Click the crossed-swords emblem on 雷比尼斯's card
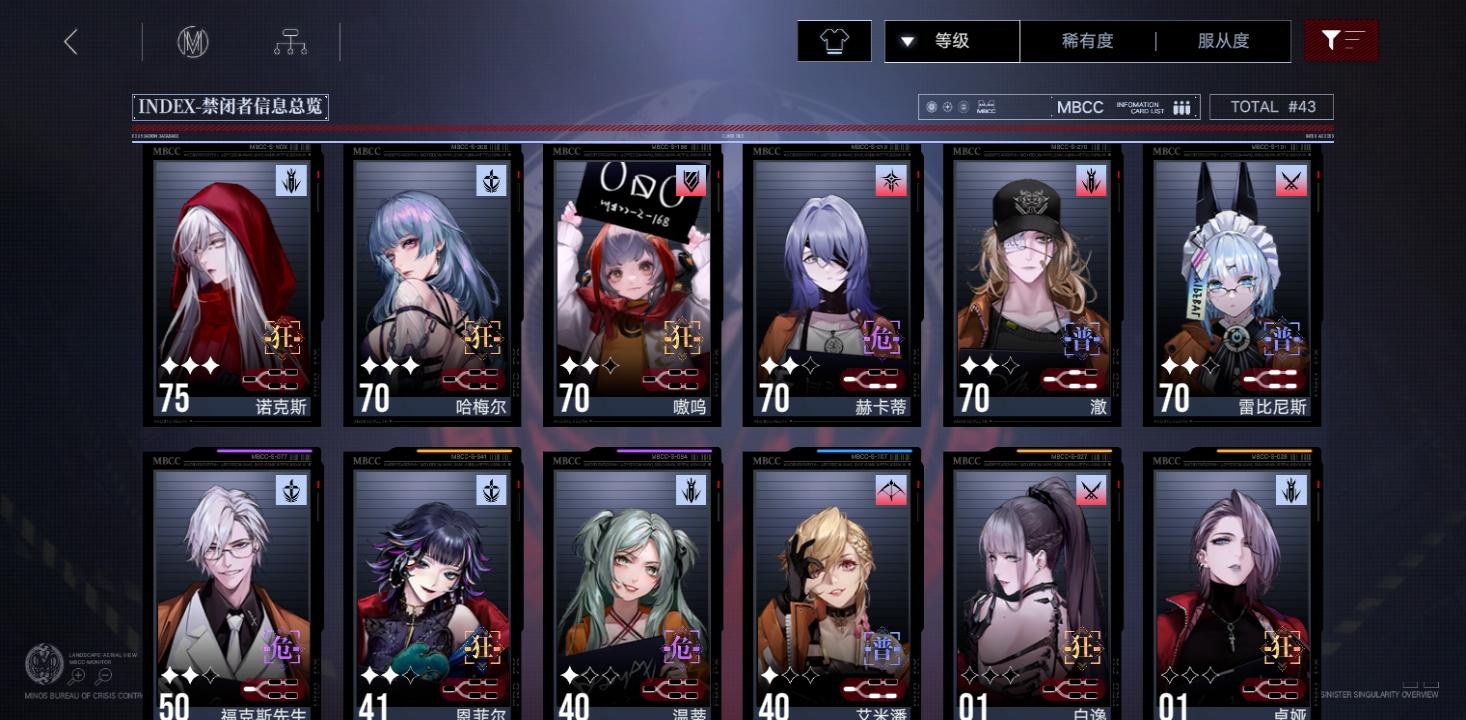The height and width of the screenshot is (720, 1466). pyautogui.click(x=1291, y=182)
